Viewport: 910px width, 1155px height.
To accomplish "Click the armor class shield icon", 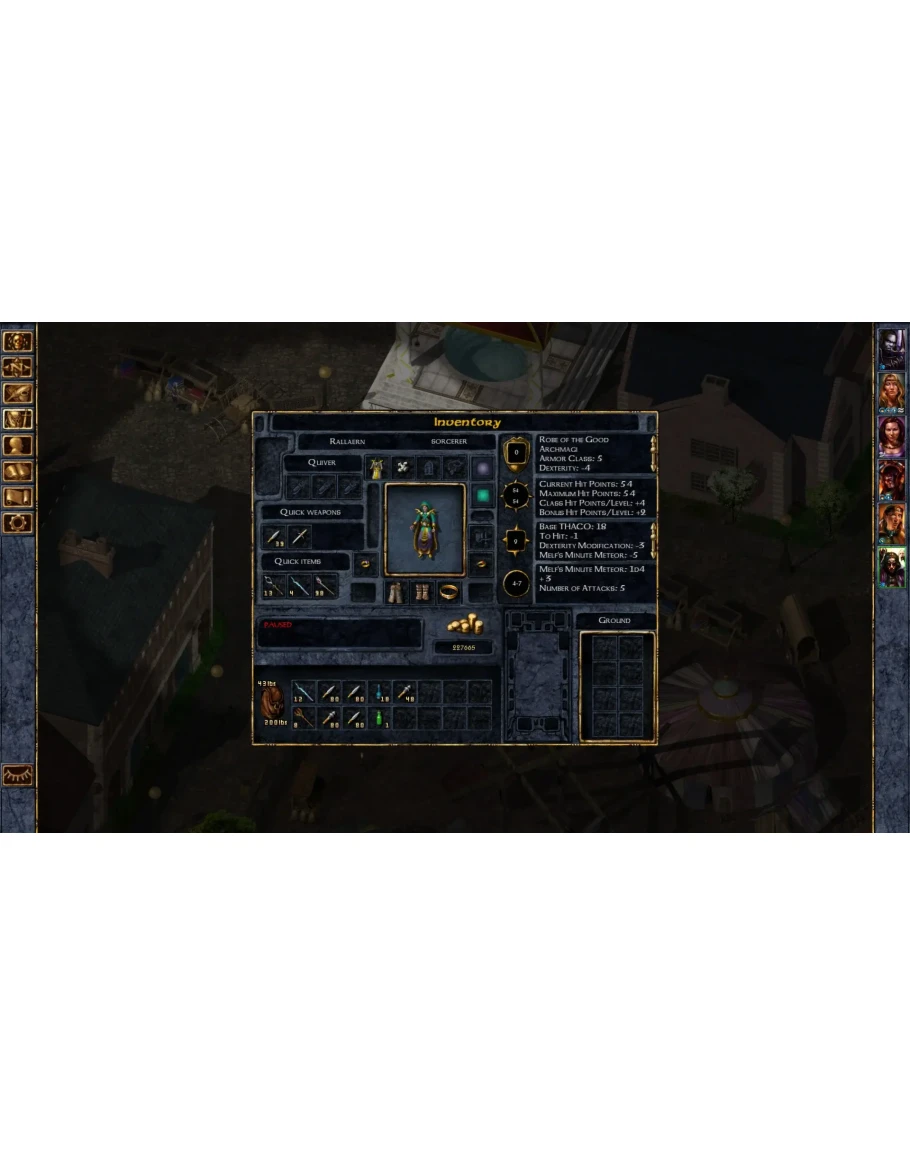I will pyautogui.click(x=516, y=453).
